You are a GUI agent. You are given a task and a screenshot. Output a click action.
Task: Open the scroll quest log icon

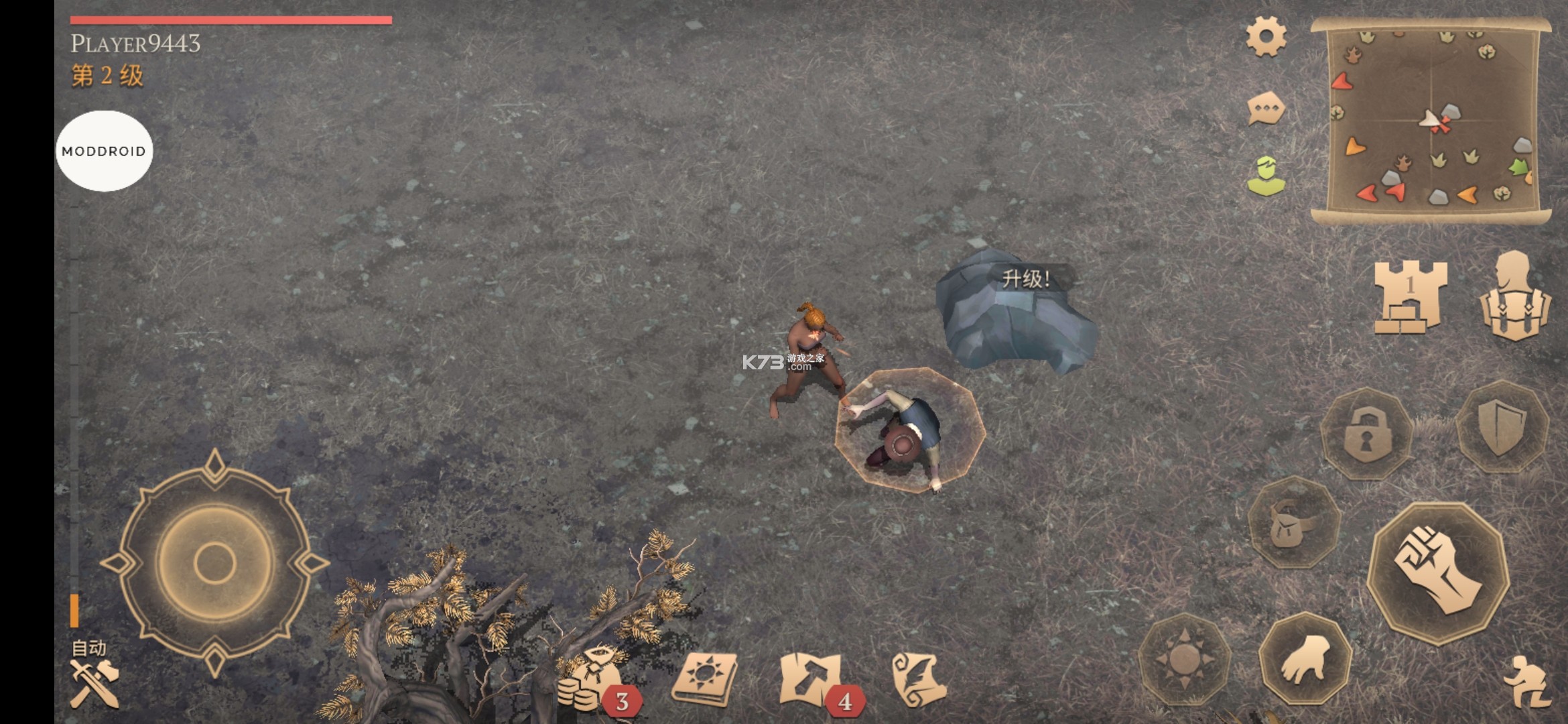click(919, 679)
